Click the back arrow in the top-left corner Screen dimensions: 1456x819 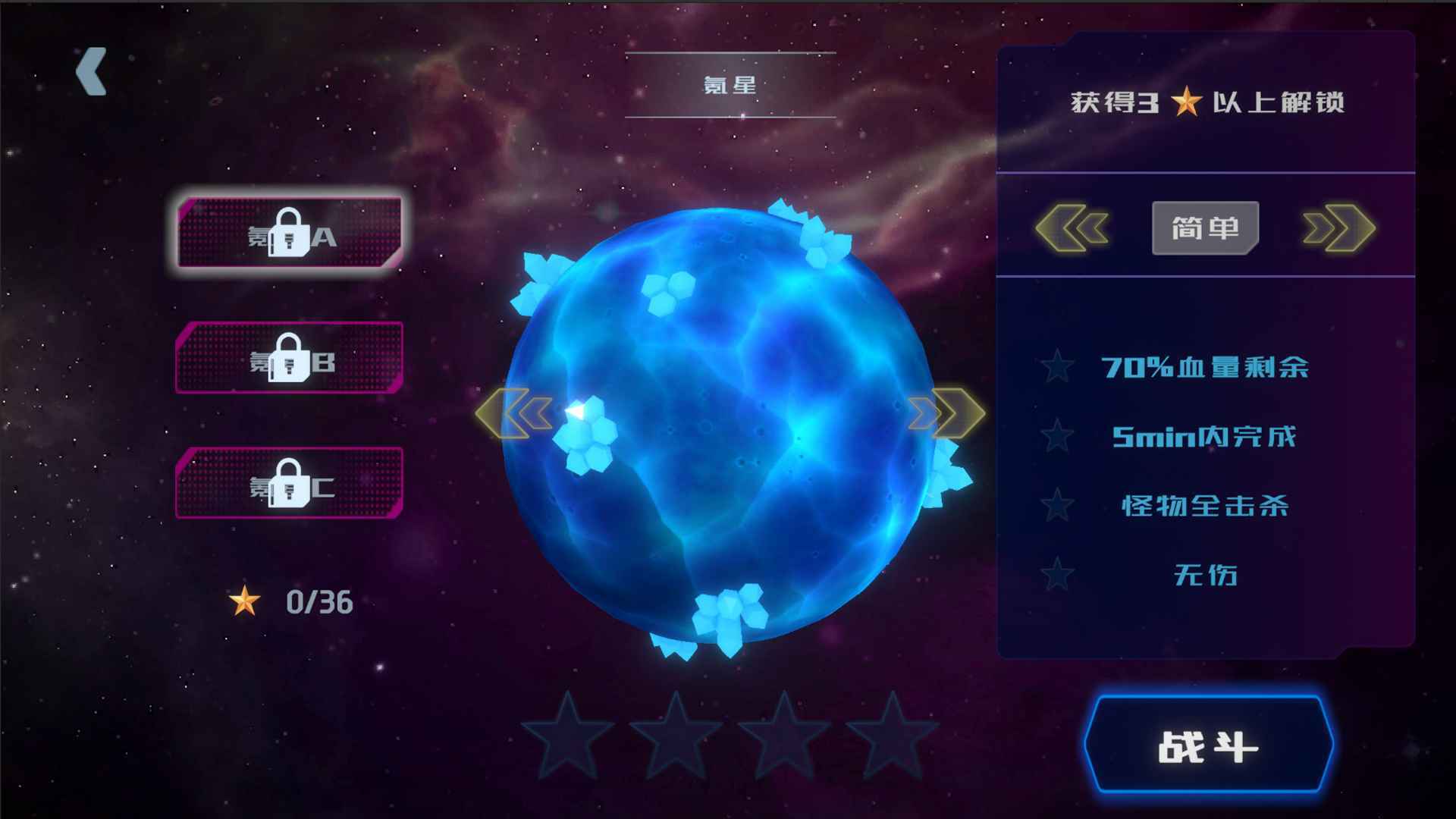(x=89, y=71)
